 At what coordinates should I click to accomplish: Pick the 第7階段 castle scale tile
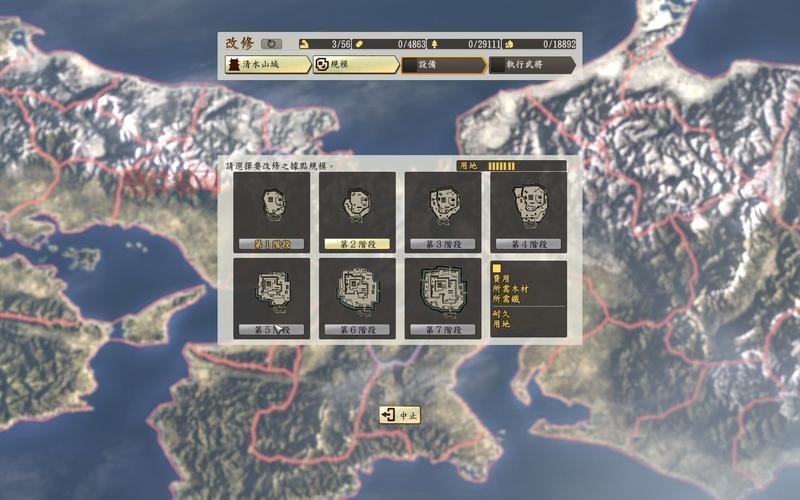pos(443,298)
